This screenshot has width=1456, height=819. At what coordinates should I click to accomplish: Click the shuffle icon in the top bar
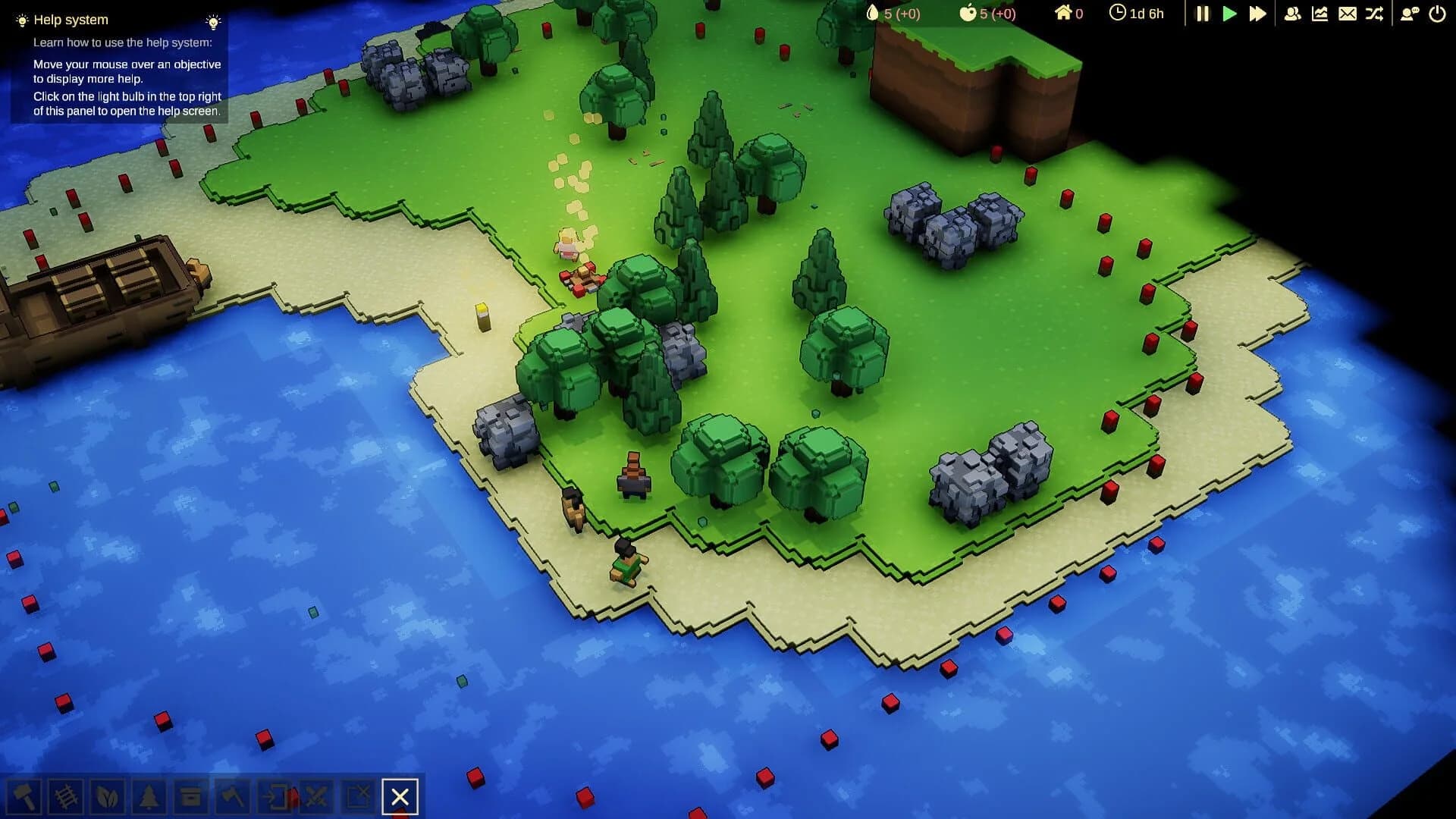[1374, 13]
